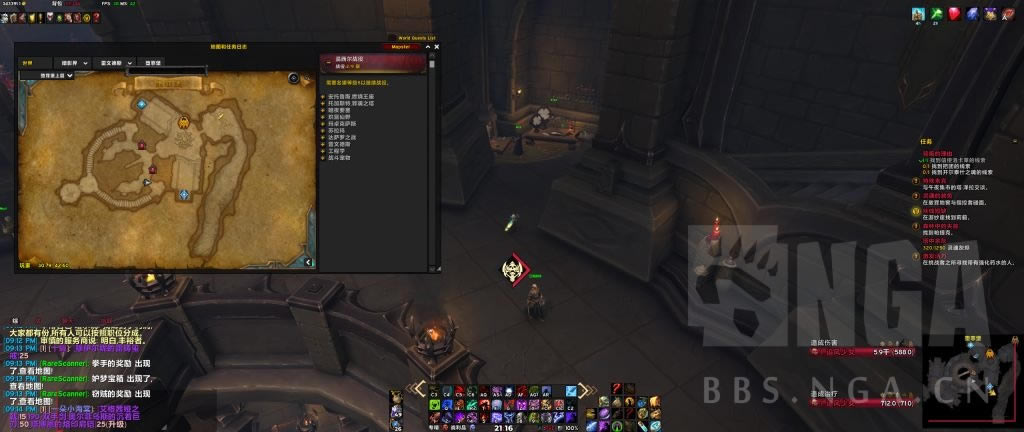This screenshot has height=432, width=1024.
Task: Select the highlighted quest header in the log
Action: point(372,63)
